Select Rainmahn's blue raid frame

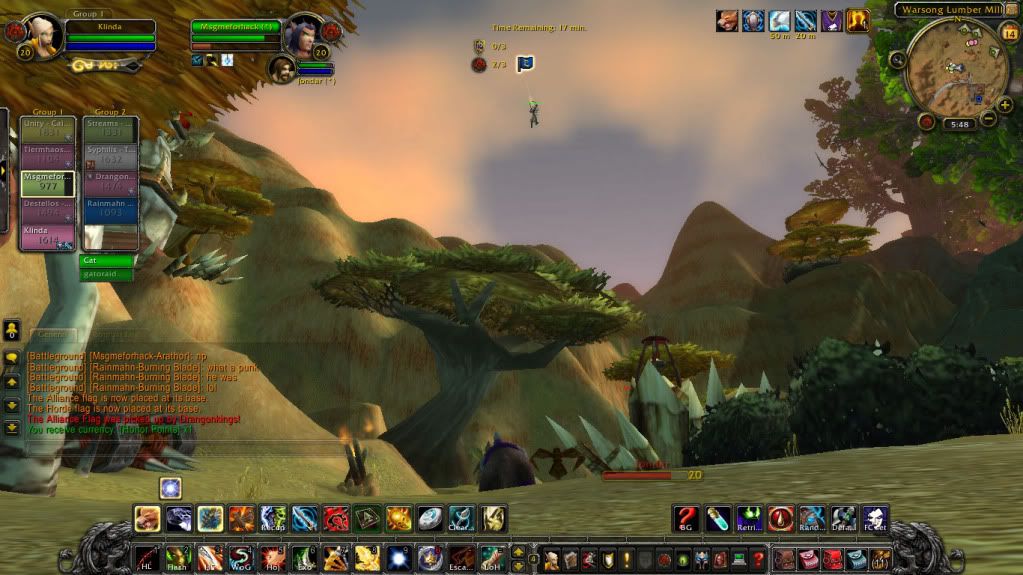110,209
